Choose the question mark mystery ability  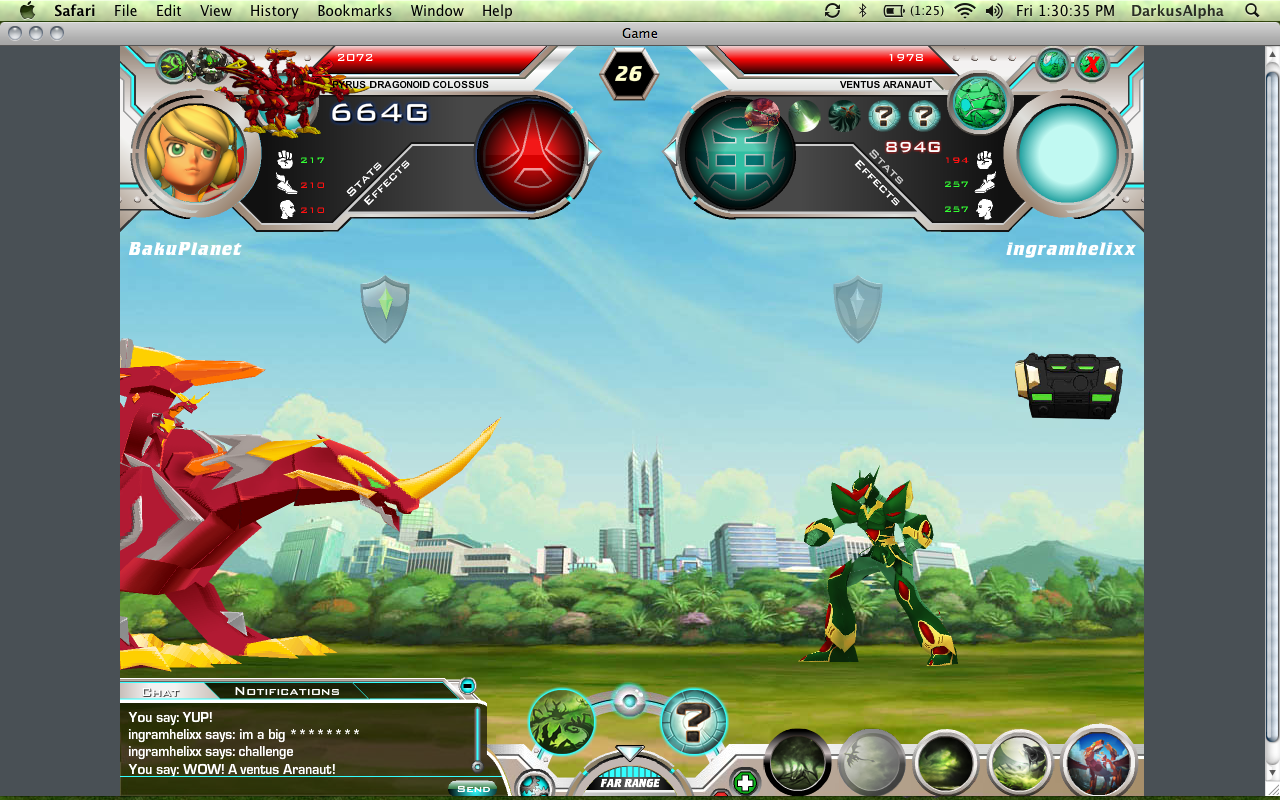[693, 721]
